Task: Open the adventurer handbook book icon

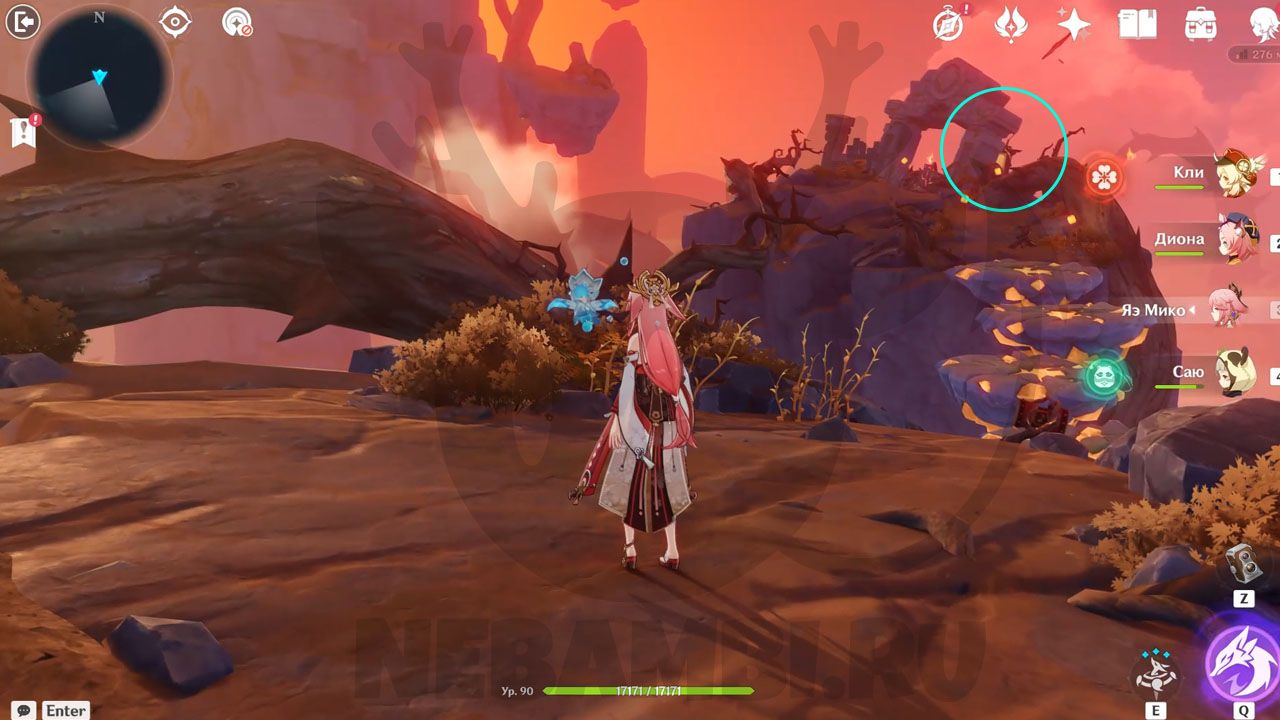Action: pos(1137,23)
